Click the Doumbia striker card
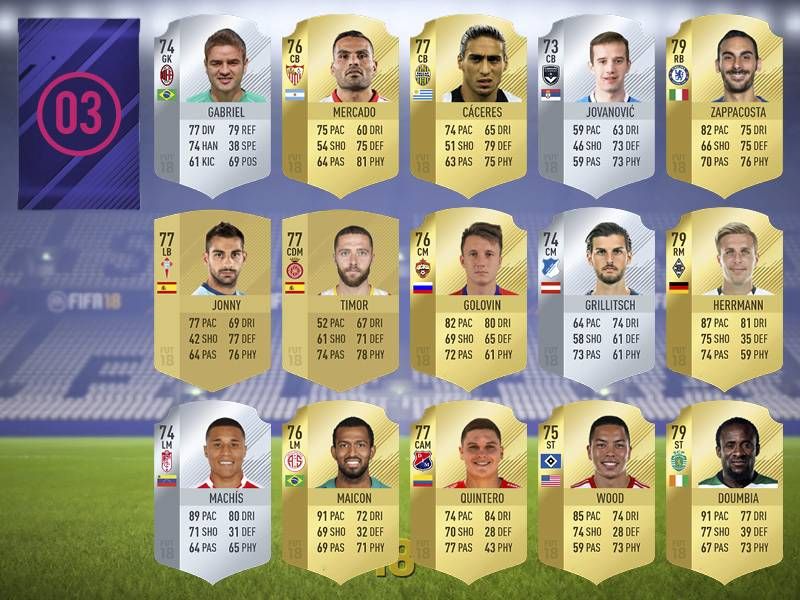 click(725, 490)
